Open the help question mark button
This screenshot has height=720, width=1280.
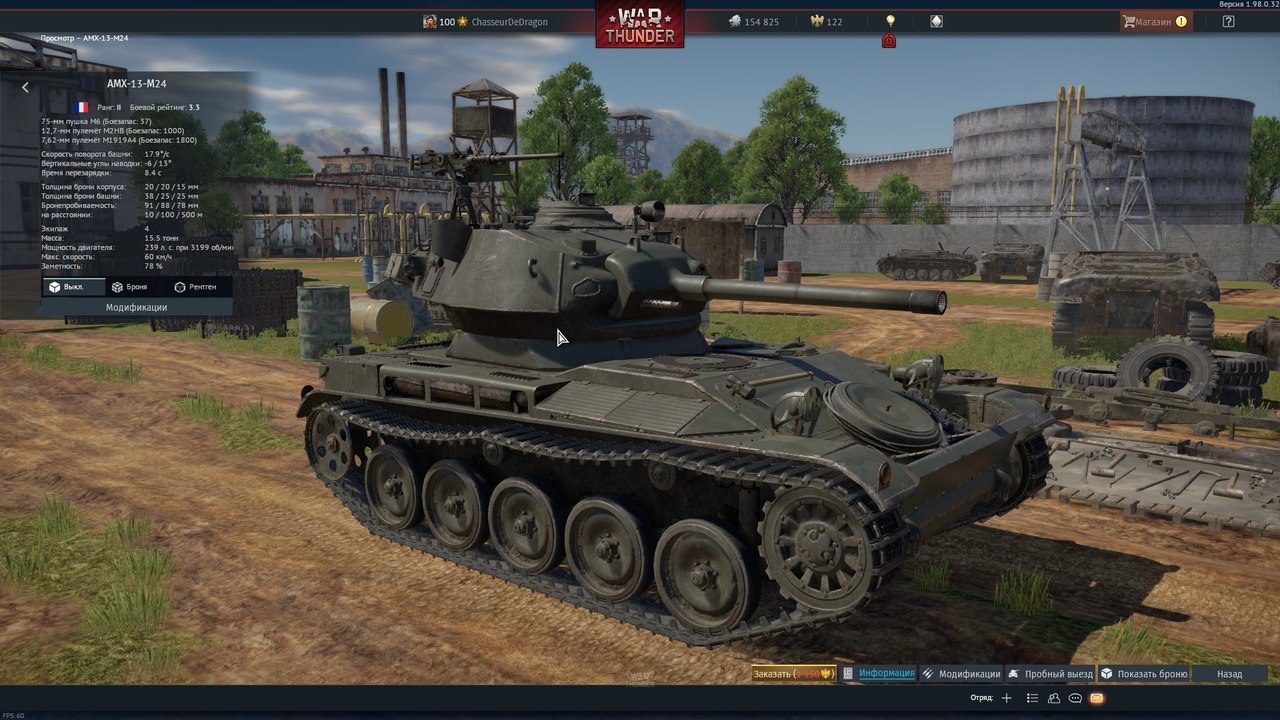[1228, 21]
